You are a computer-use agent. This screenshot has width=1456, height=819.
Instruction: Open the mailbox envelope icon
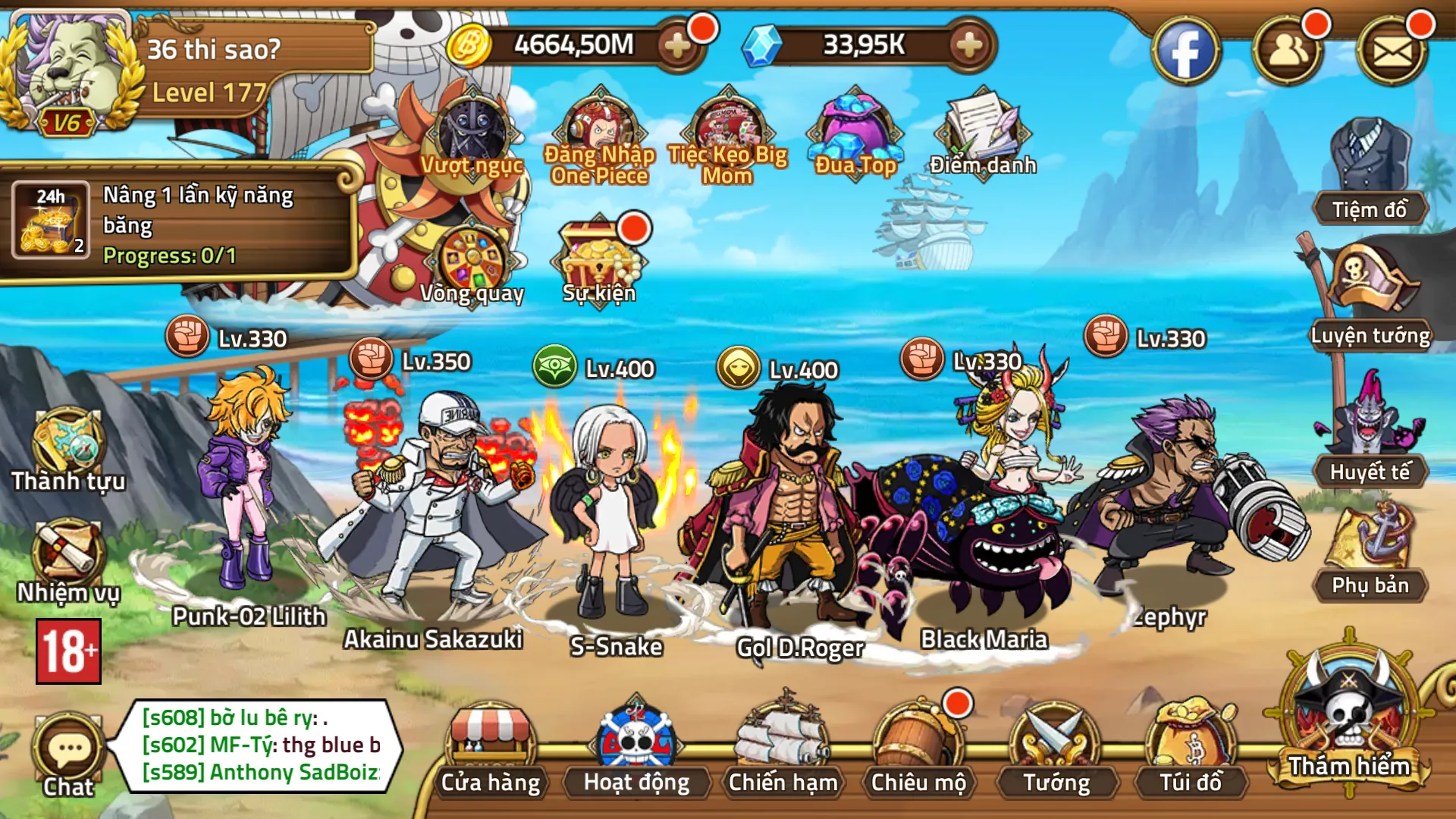(x=1392, y=52)
